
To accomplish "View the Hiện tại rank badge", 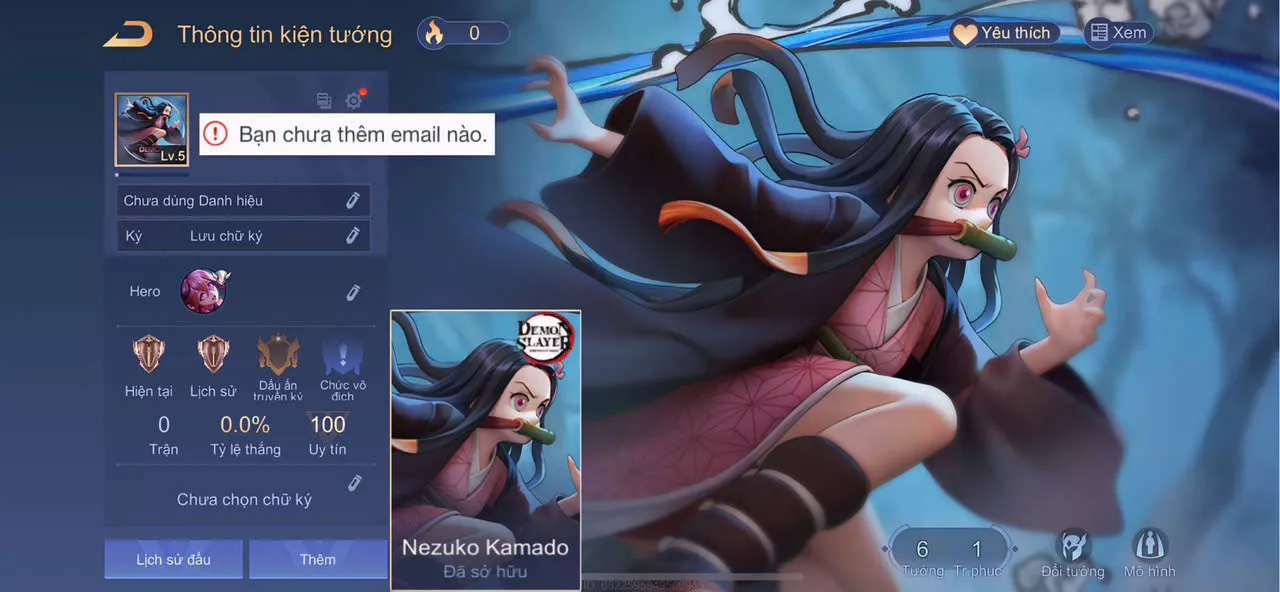I will click(148, 355).
